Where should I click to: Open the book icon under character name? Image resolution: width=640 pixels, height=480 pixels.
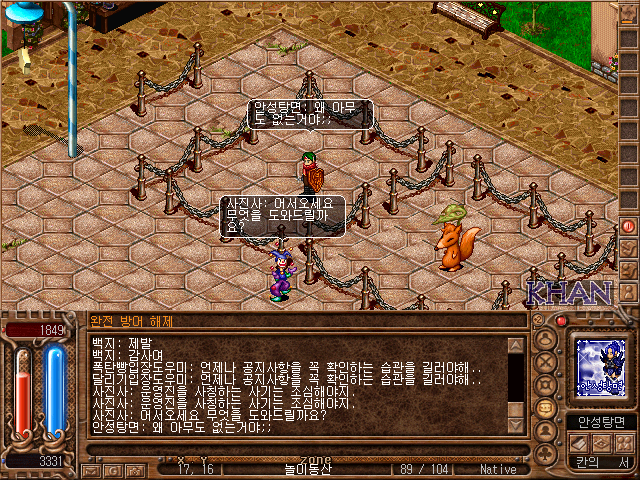pos(577,443)
